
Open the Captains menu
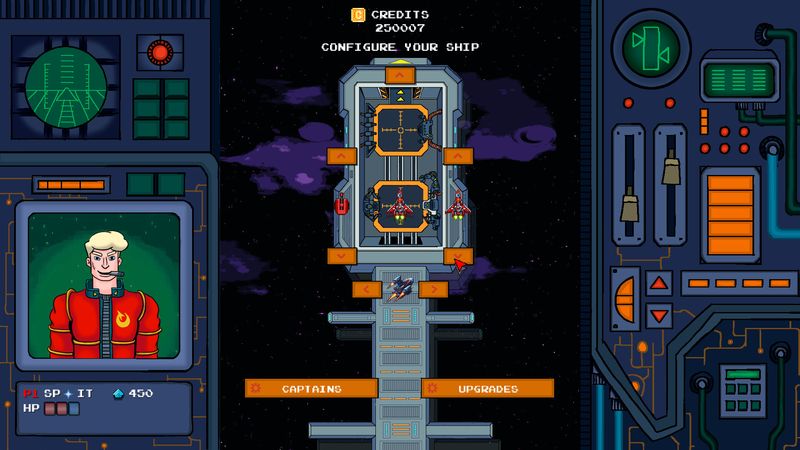[311, 388]
